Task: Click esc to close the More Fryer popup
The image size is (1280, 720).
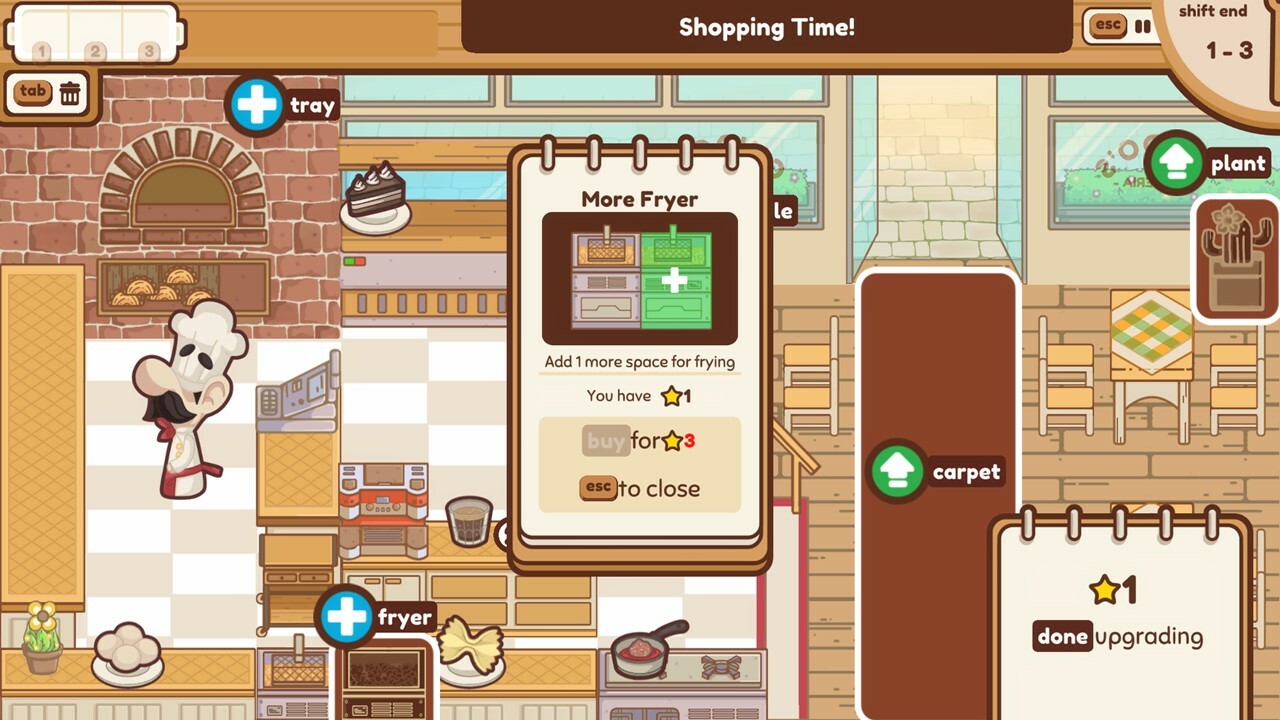Action: [x=597, y=489]
